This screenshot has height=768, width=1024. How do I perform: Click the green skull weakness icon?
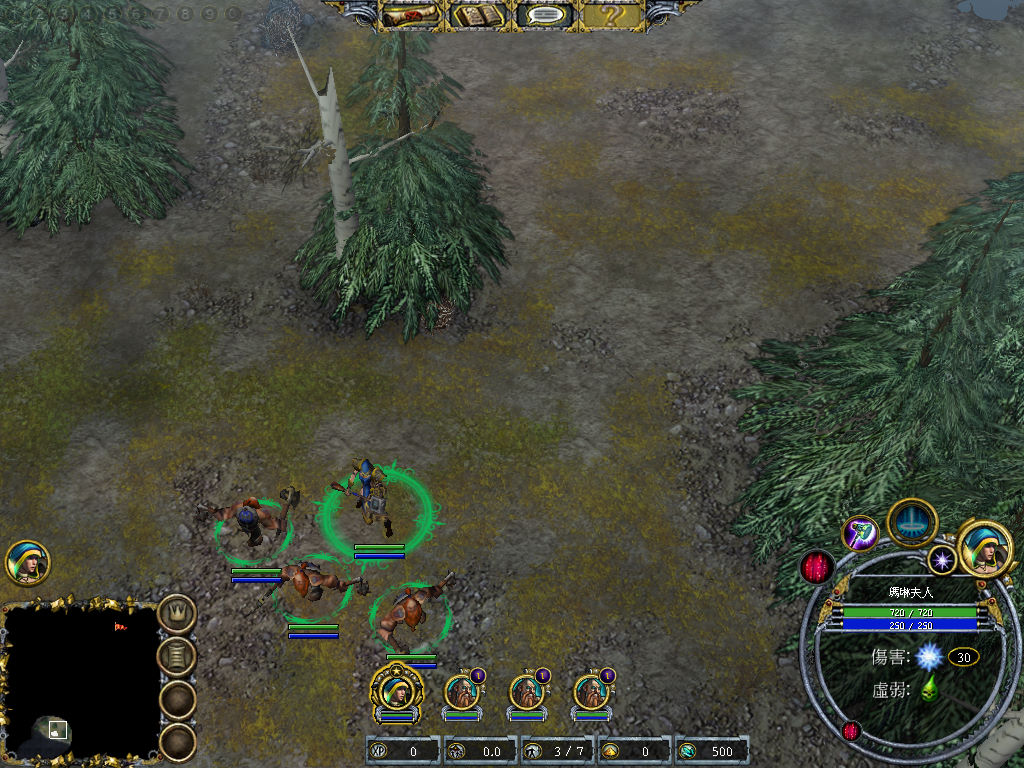[929, 688]
